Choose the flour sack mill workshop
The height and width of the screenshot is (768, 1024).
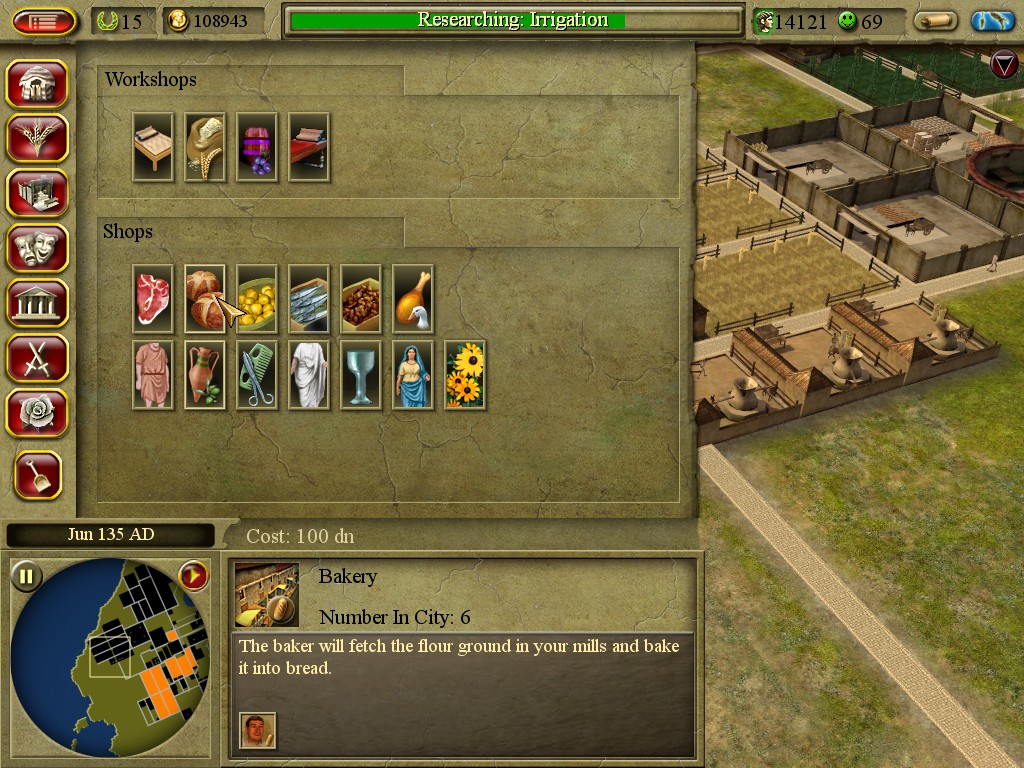204,146
